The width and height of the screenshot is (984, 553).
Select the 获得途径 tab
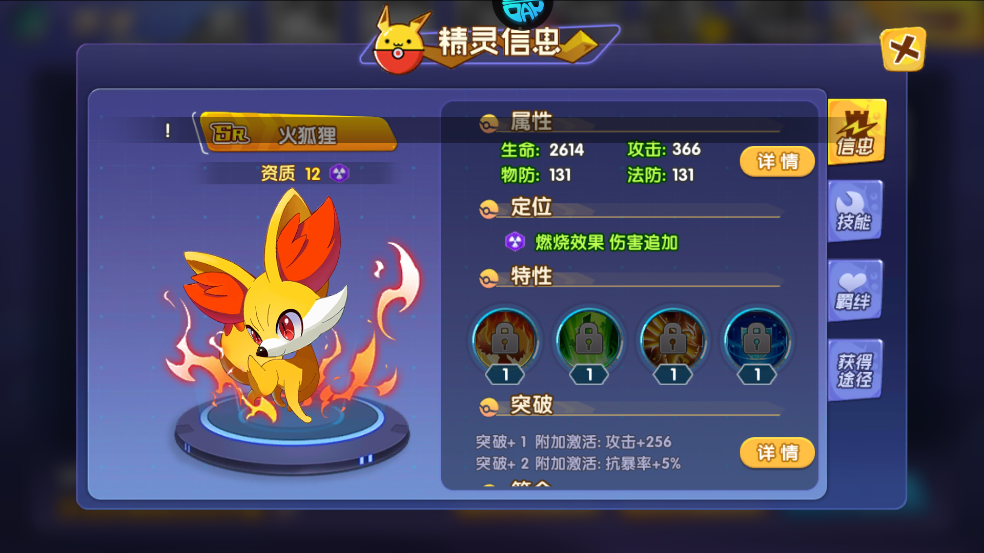(854, 370)
